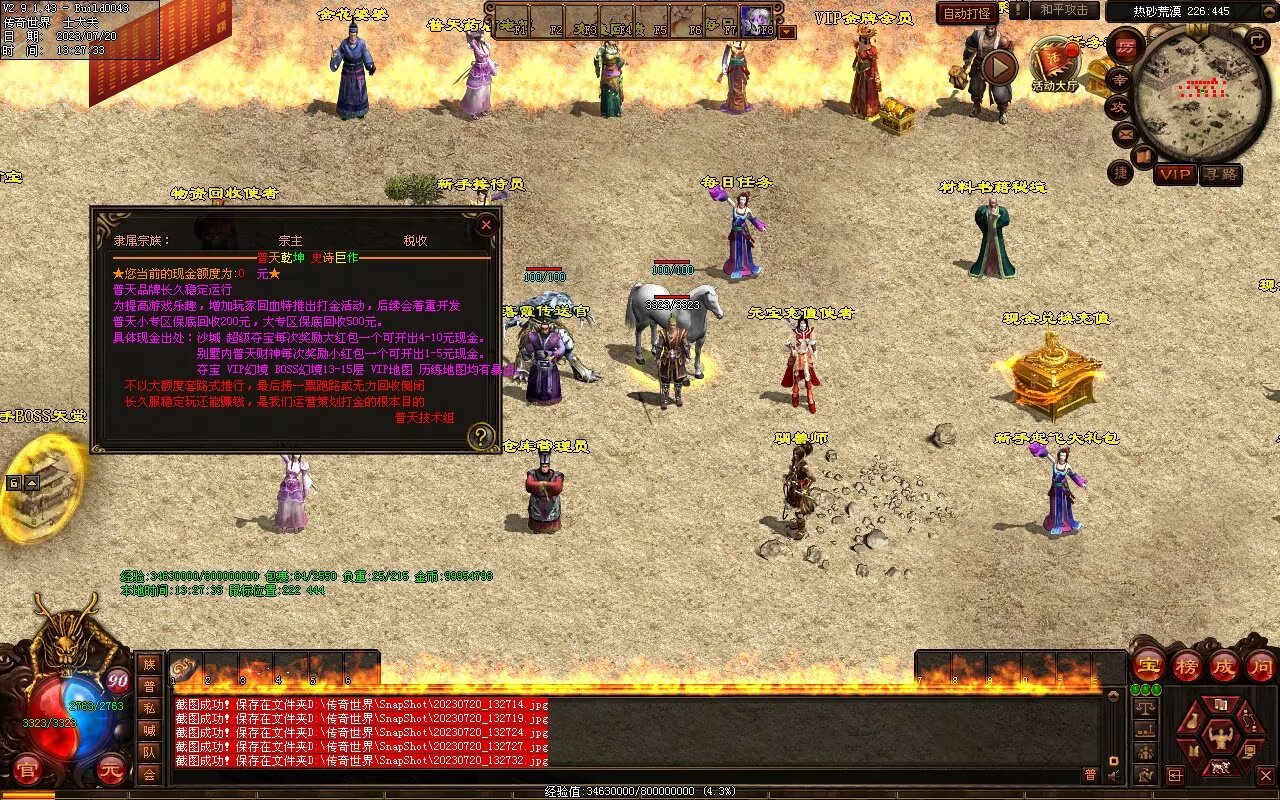Open the 活动大厅 events hall
Image resolution: width=1280 pixels, height=800 pixels.
pyautogui.click(x=1055, y=64)
